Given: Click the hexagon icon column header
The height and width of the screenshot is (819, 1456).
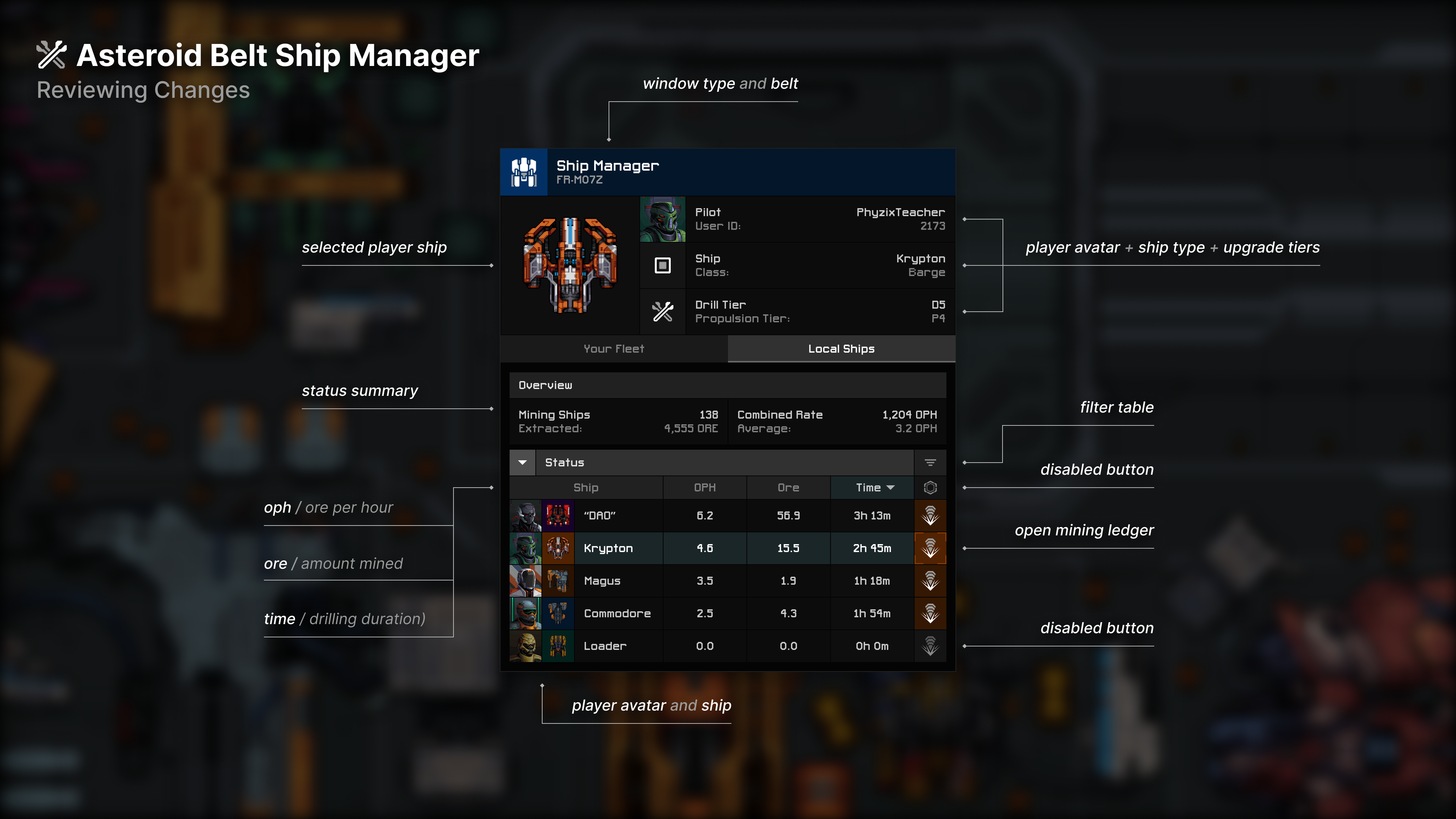Looking at the screenshot, I should coord(930,487).
